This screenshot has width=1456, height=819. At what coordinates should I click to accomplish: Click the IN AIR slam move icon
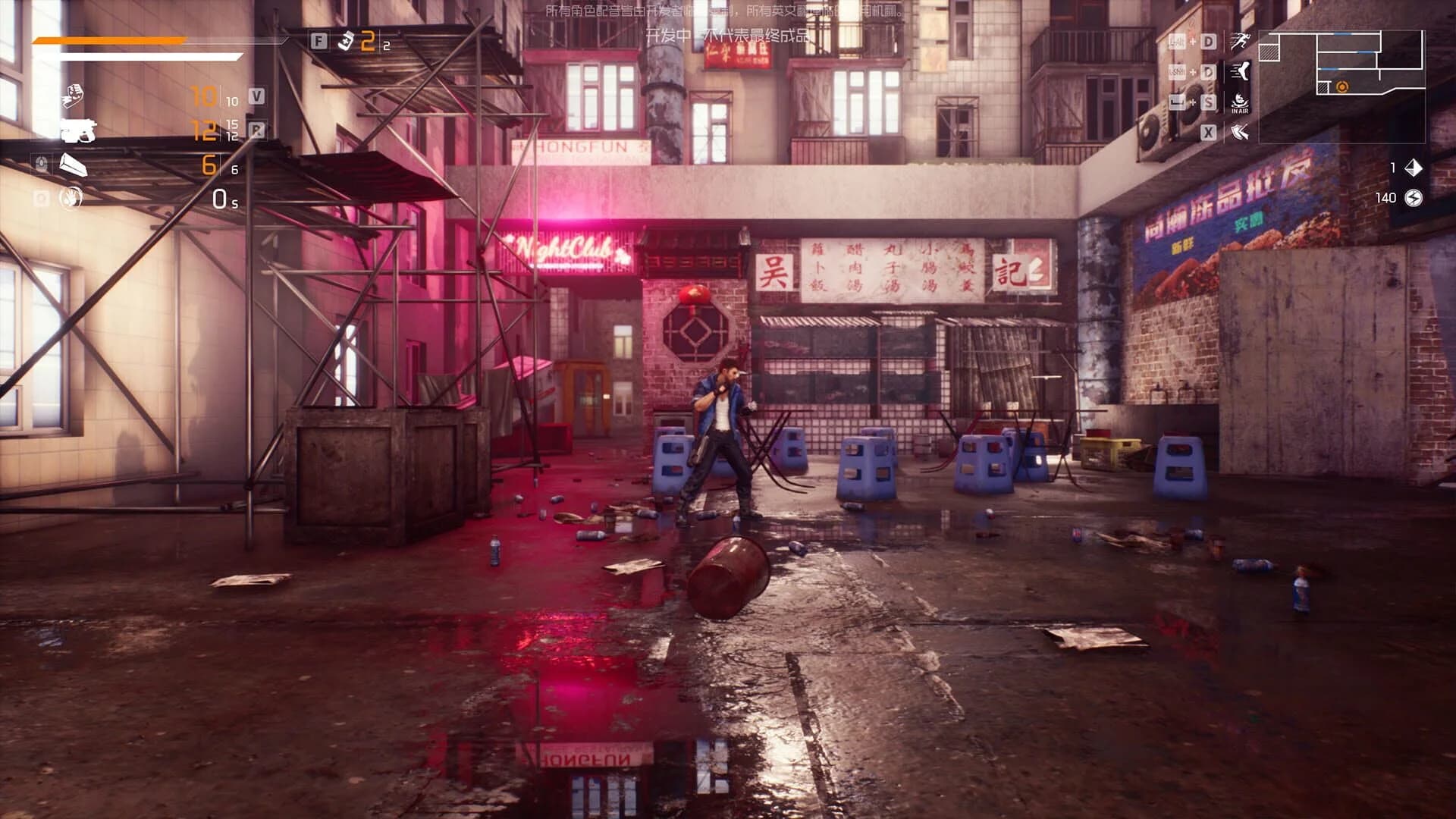[1239, 102]
